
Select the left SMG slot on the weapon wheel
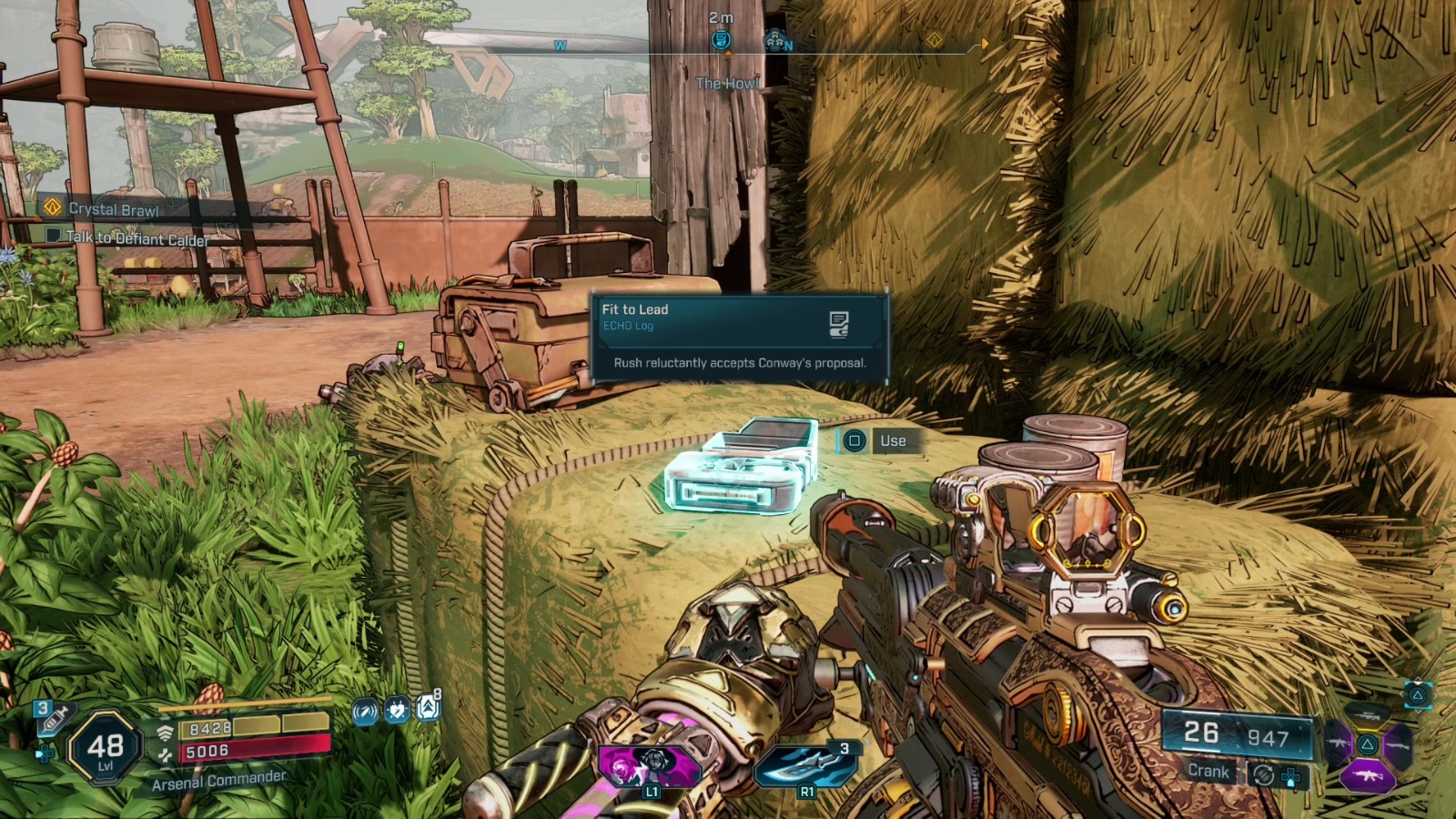(x=1338, y=743)
